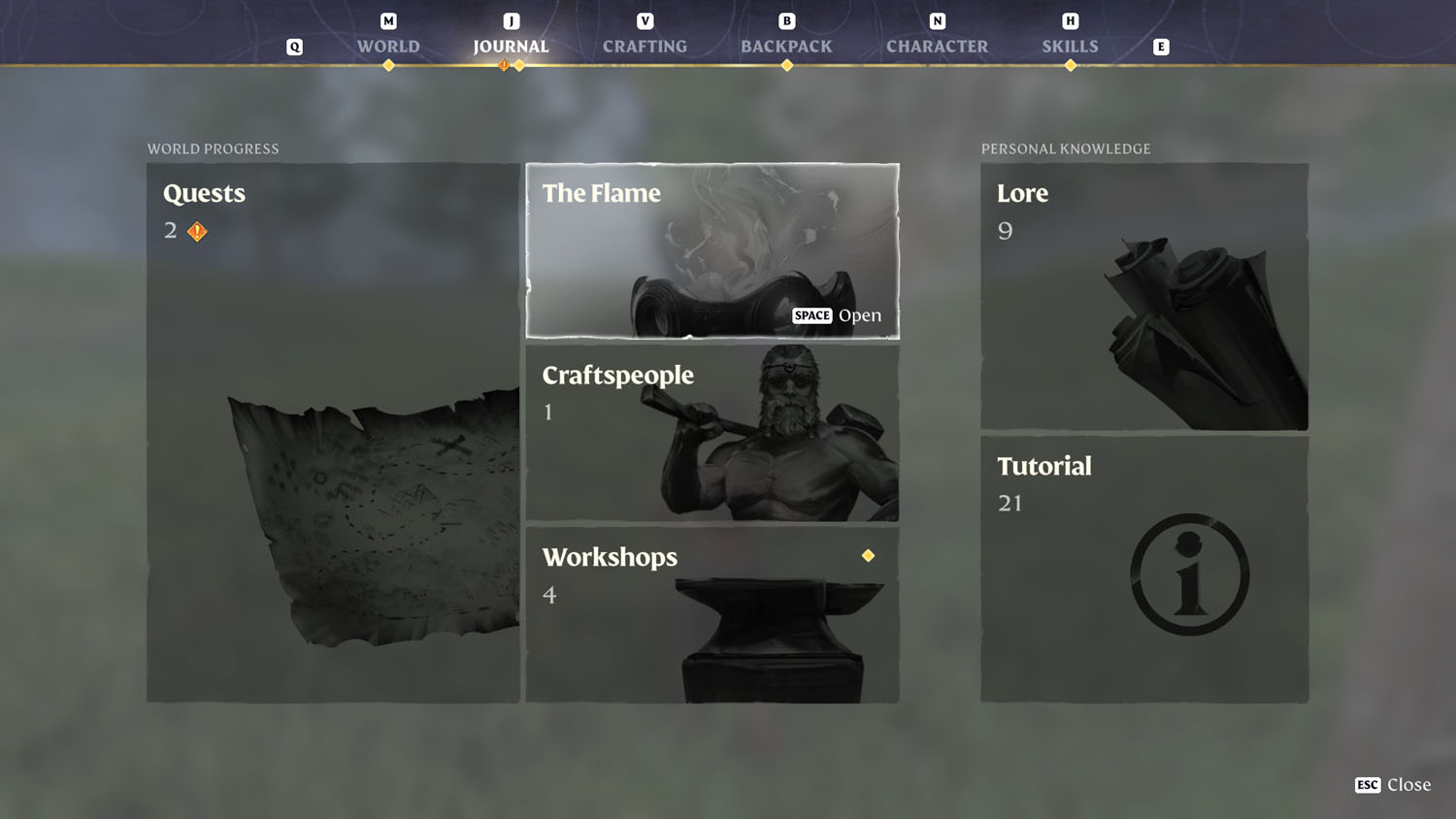Close the journal menu
The height and width of the screenshot is (819, 1456).
[x=1393, y=785]
